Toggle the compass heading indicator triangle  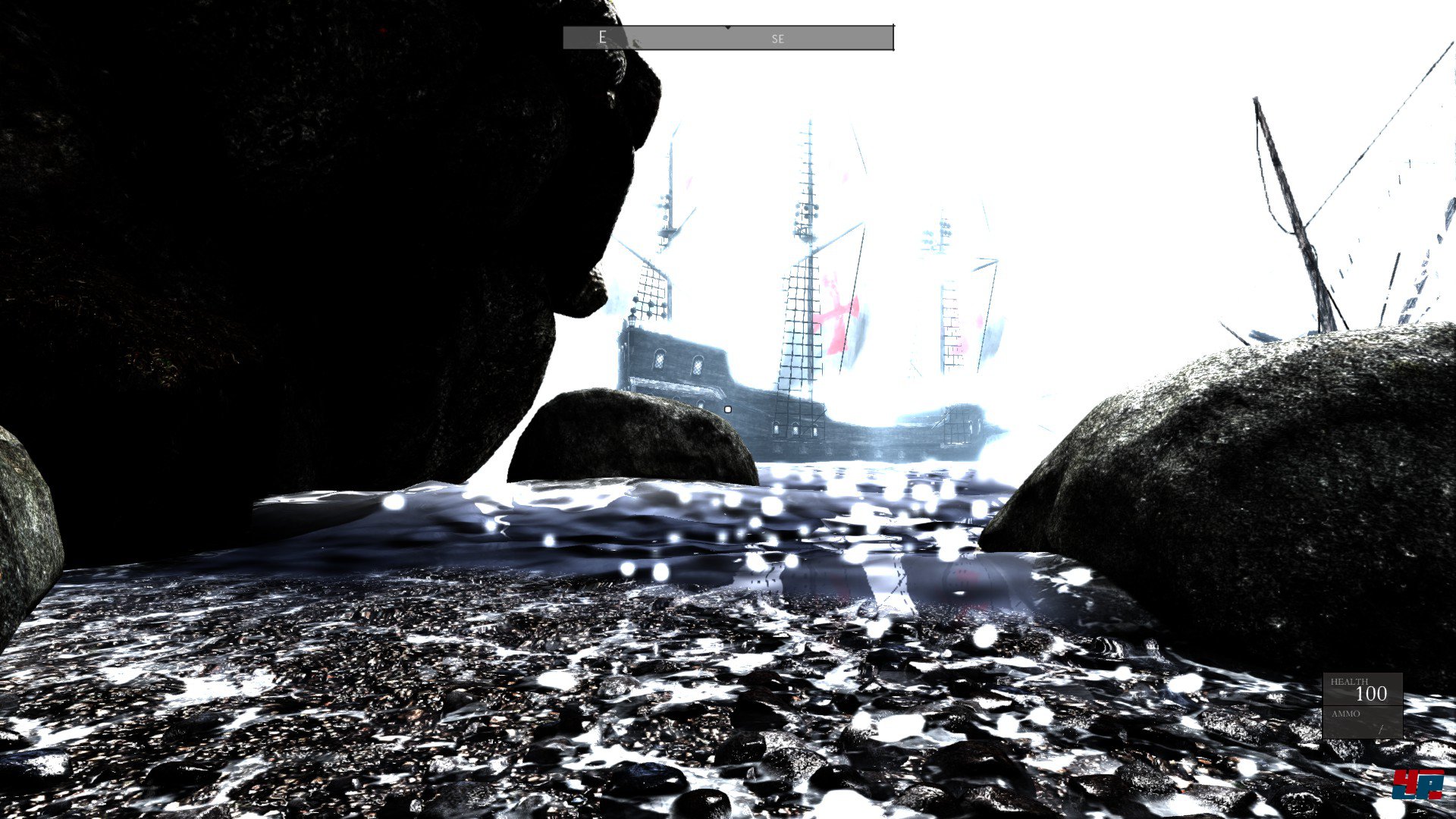729,27
